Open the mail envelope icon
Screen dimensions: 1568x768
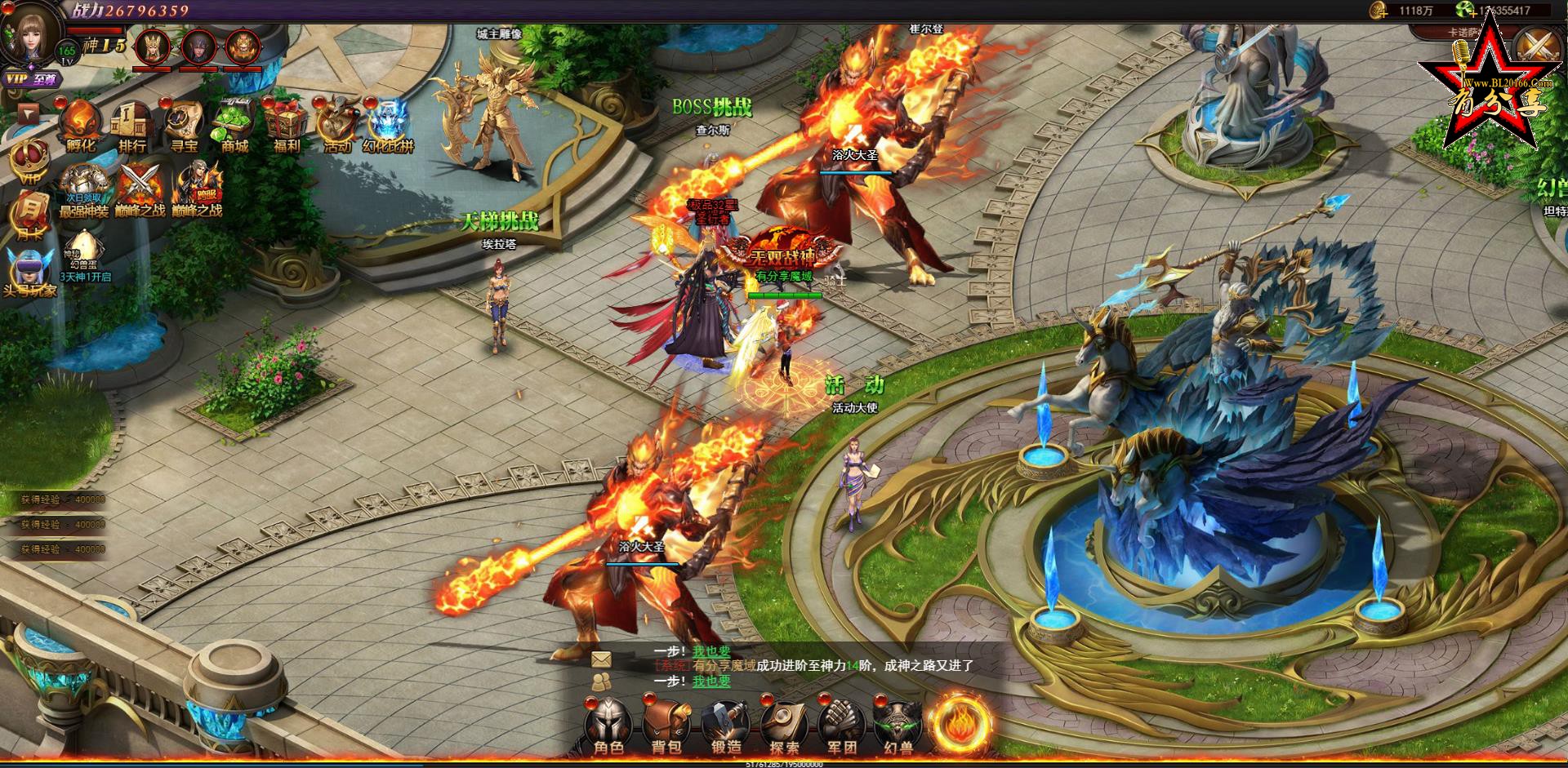pyautogui.click(x=601, y=658)
